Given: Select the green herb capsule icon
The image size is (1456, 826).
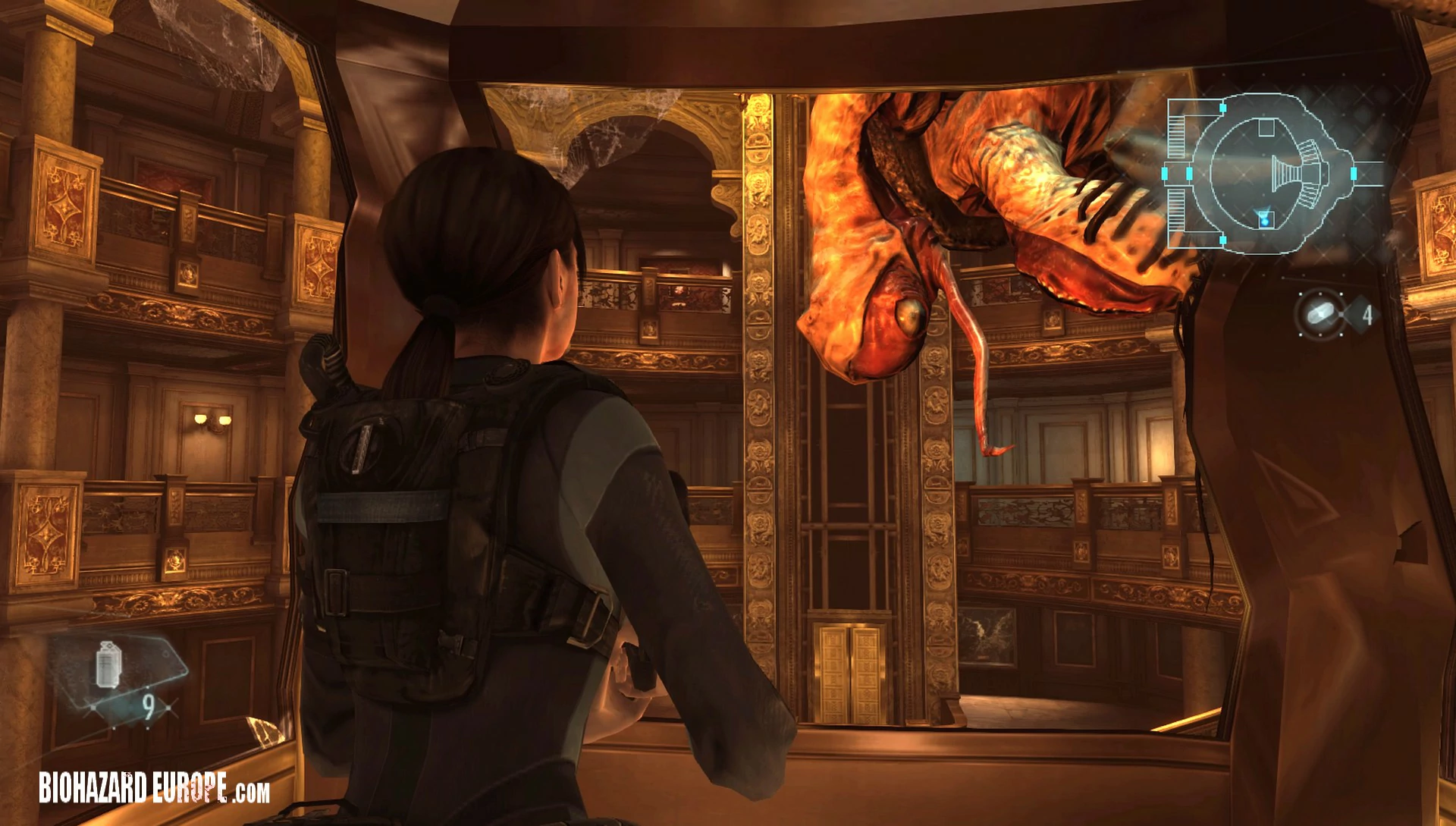Looking at the screenshot, I should (x=1319, y=313).
